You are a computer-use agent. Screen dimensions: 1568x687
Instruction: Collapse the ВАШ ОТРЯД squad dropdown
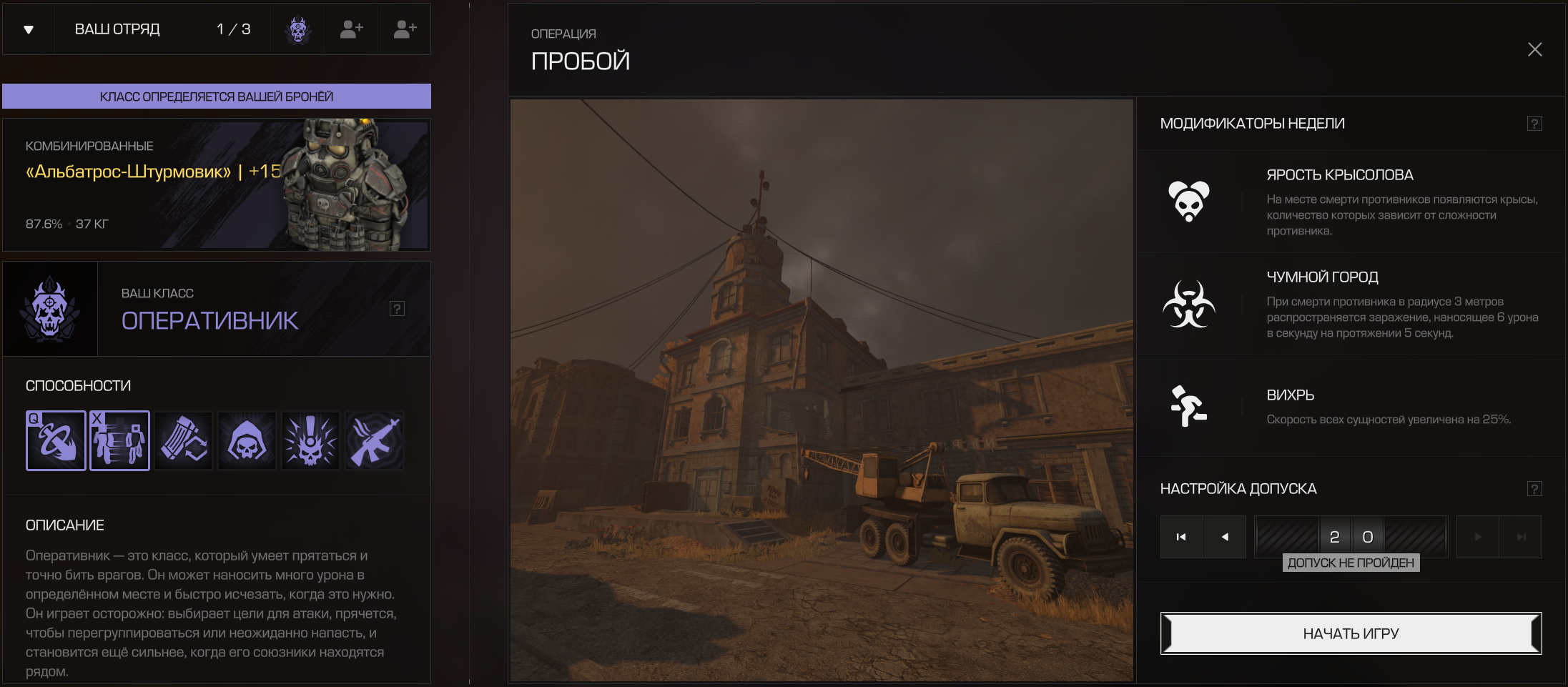click(x=29, y=29)
